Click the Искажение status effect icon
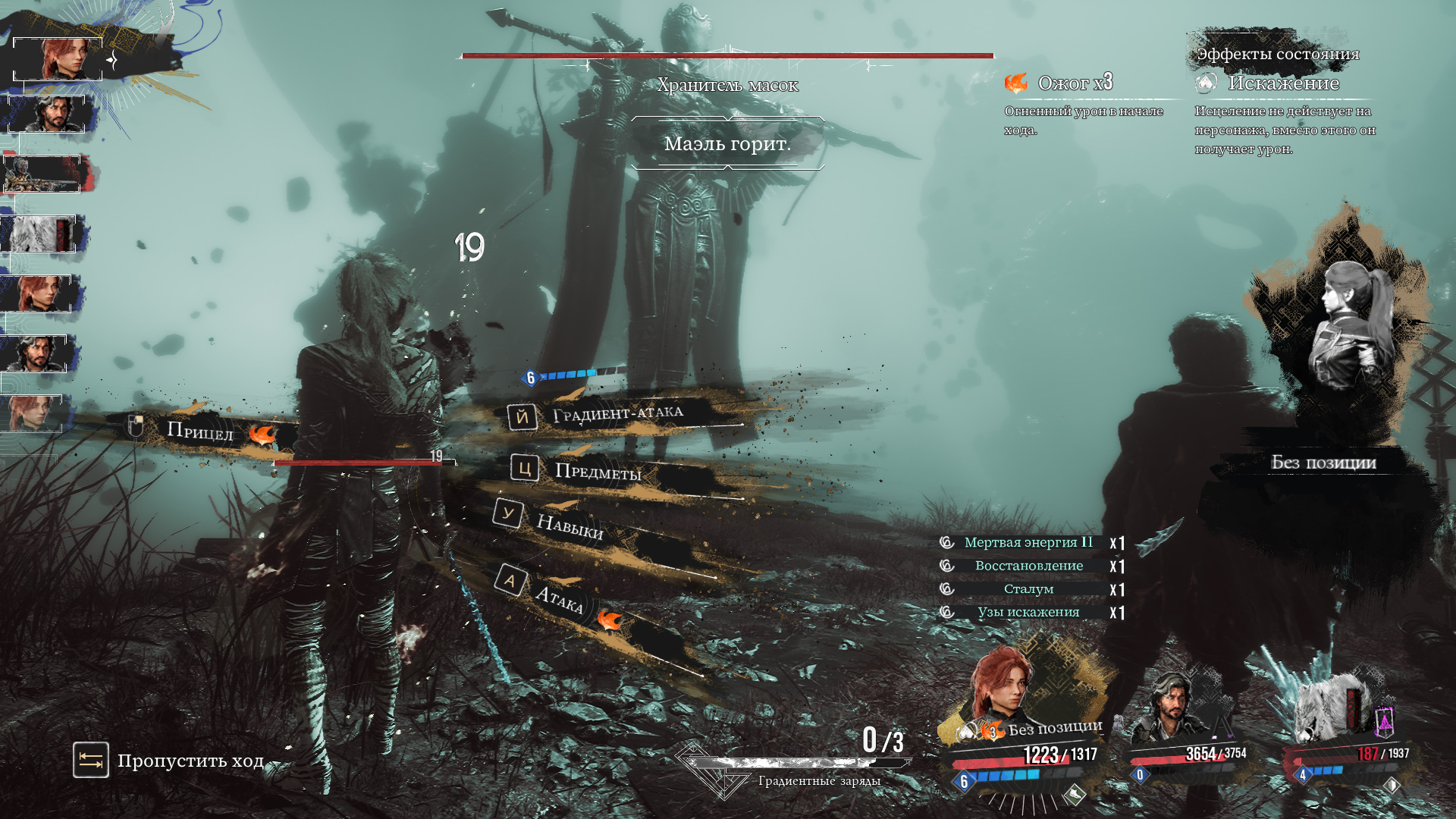1456x819 pixels. pos(1206,83)
